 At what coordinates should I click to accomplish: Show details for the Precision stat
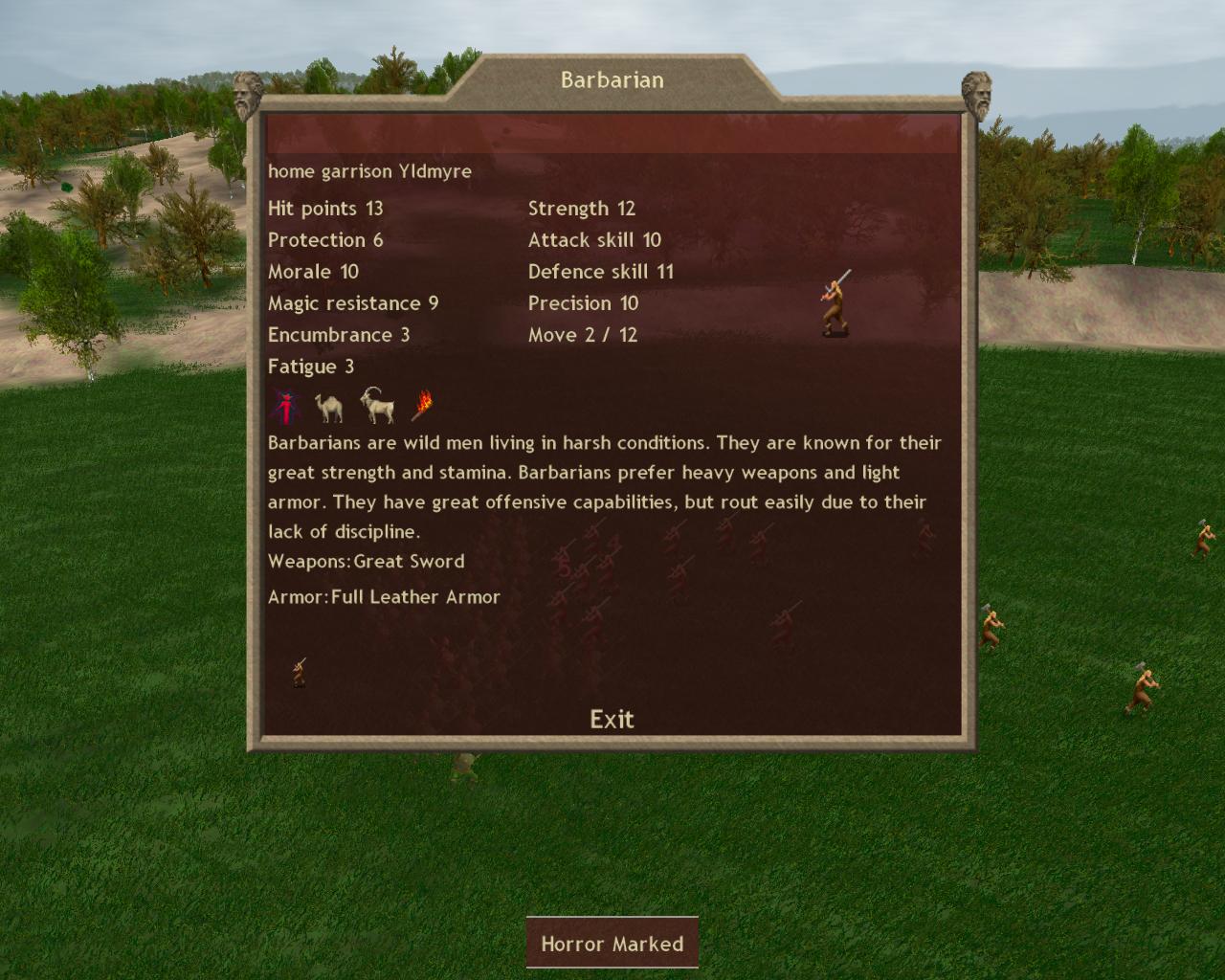(x=583, y=303)
